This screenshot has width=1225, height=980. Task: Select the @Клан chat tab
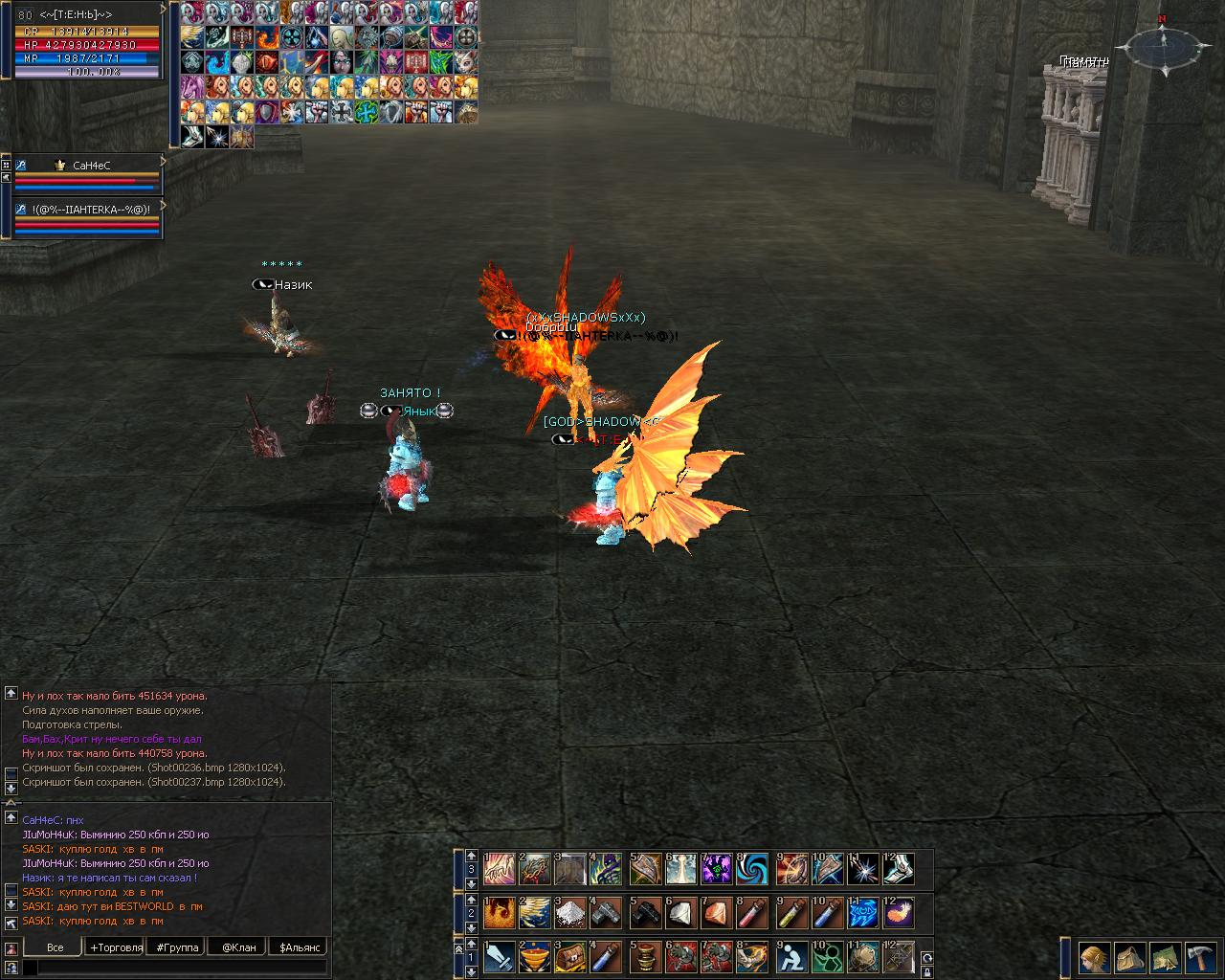pos(238,947)
